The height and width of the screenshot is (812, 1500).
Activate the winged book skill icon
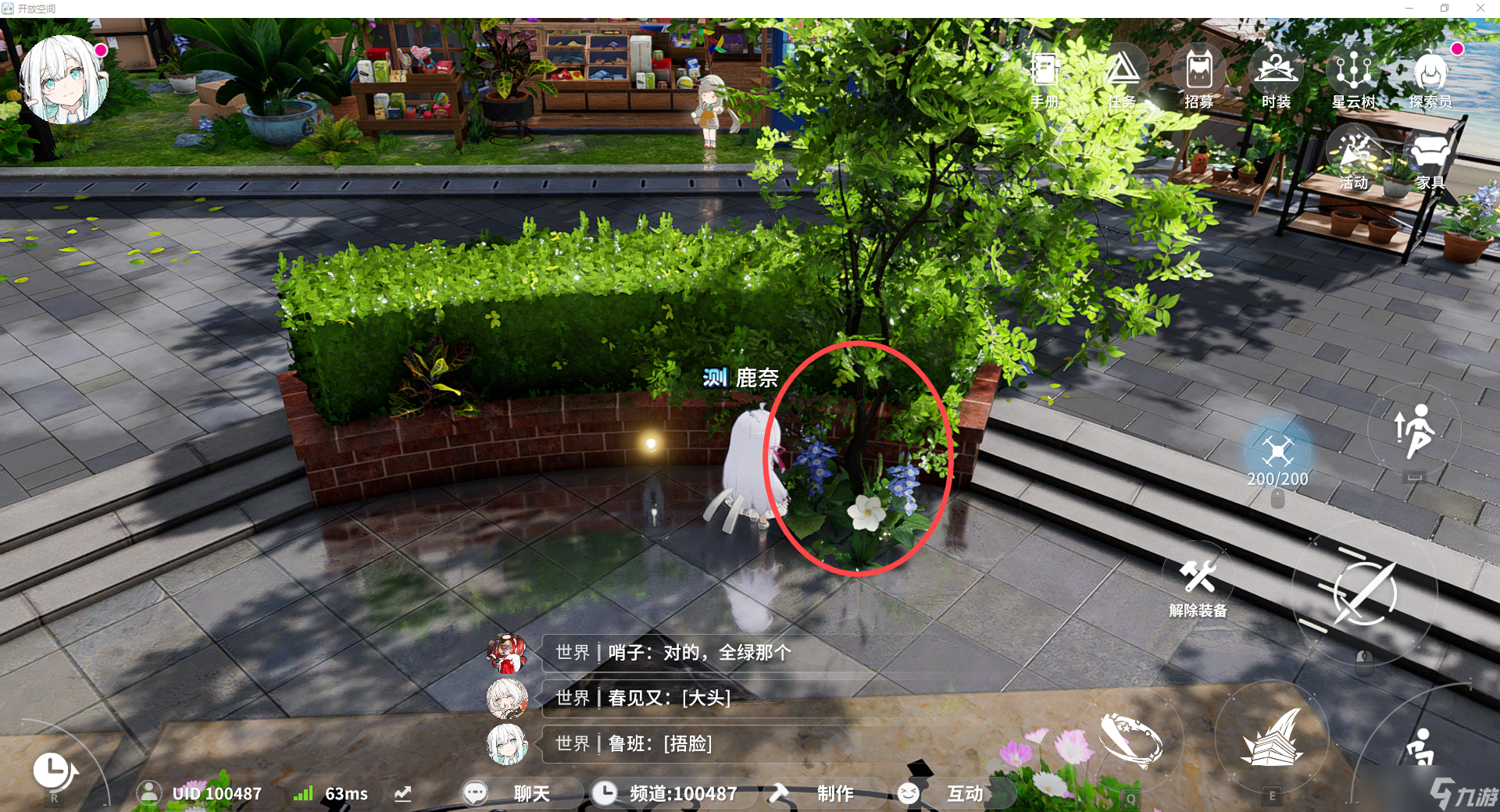coord(1272,738)
